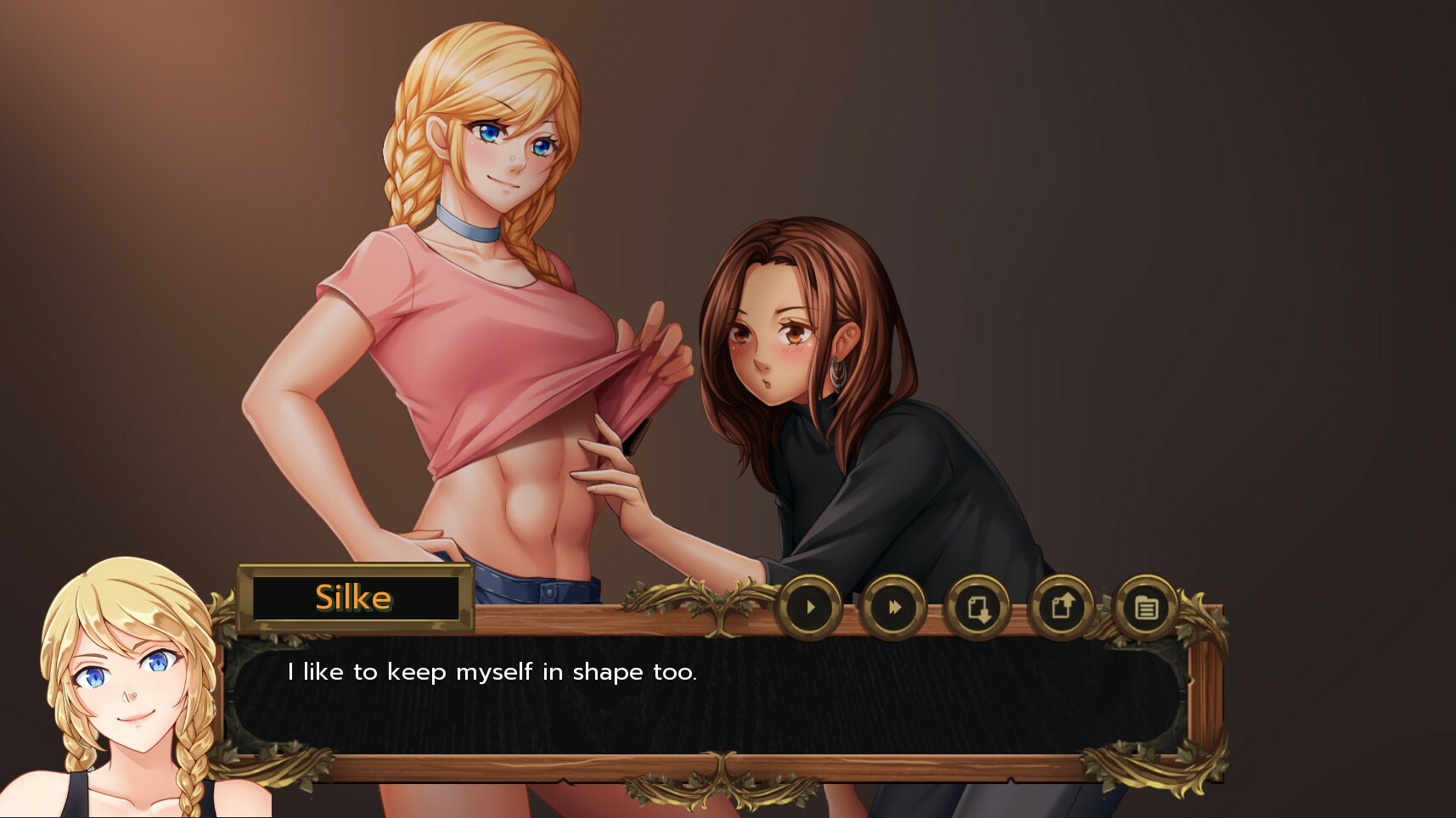Click the document with up arrow icon

pos(1061,608)
